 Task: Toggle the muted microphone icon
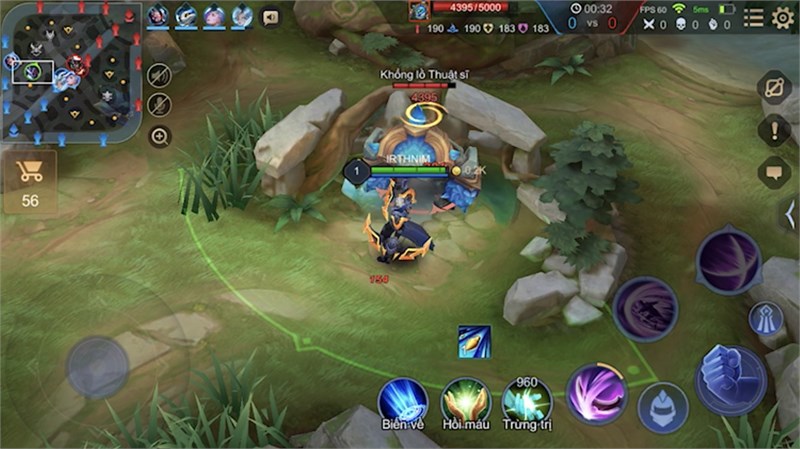(159, 105)
